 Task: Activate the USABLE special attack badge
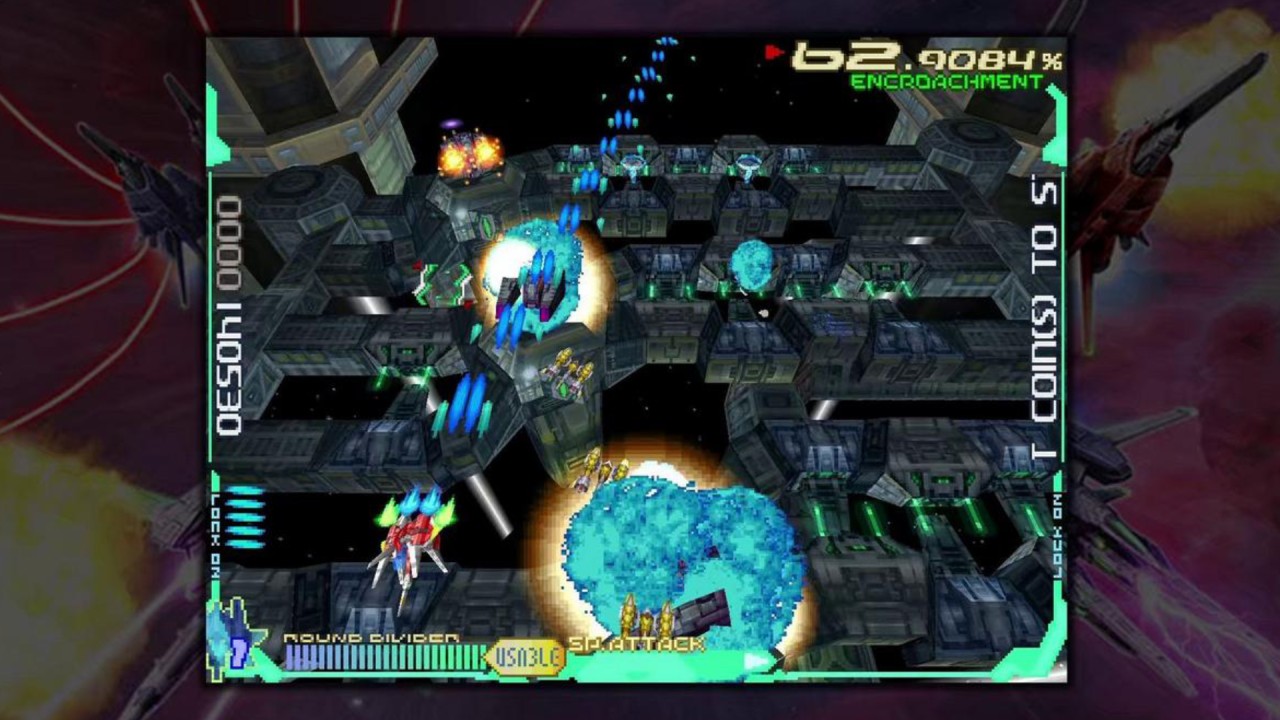525,657
